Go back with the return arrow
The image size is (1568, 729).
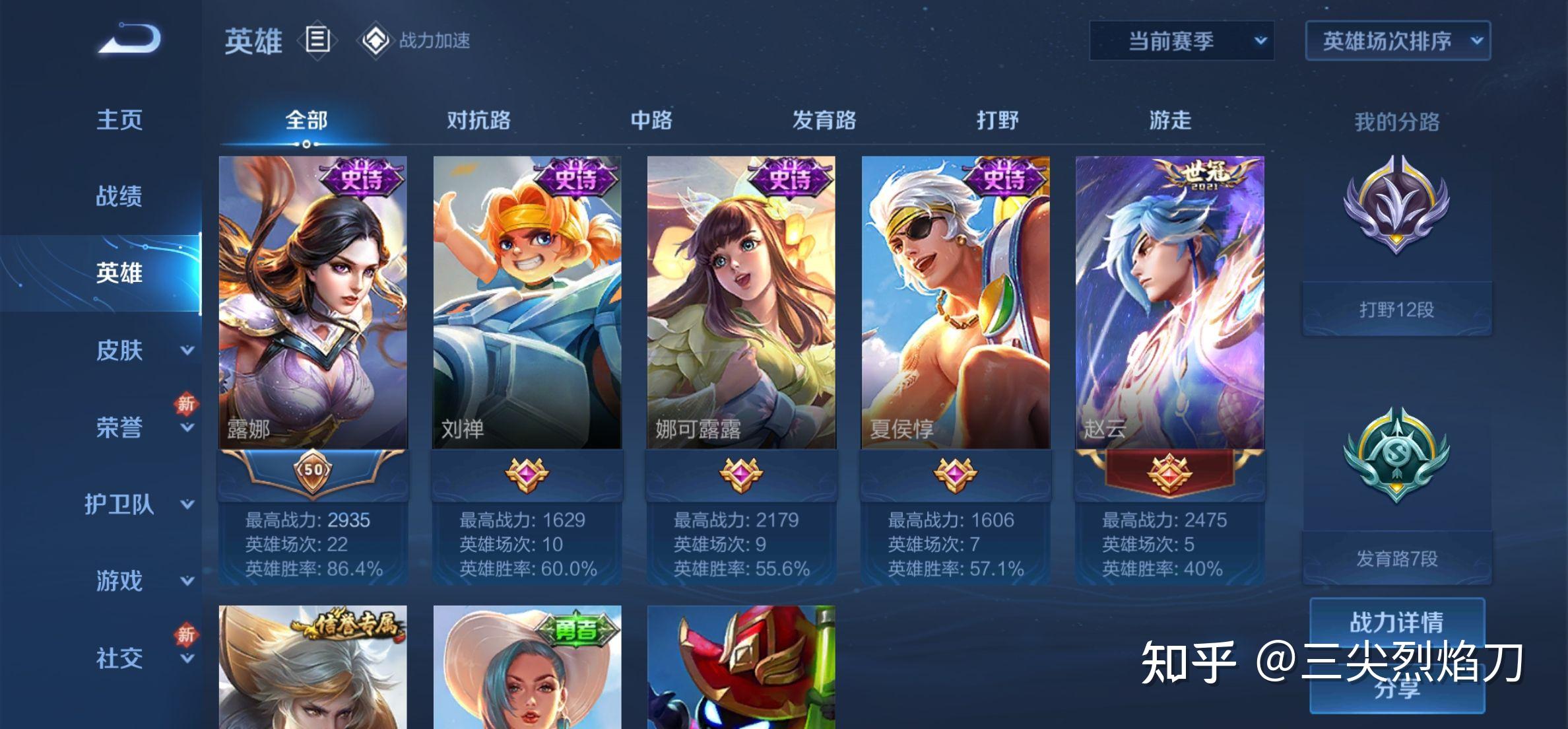click(131, 40)
